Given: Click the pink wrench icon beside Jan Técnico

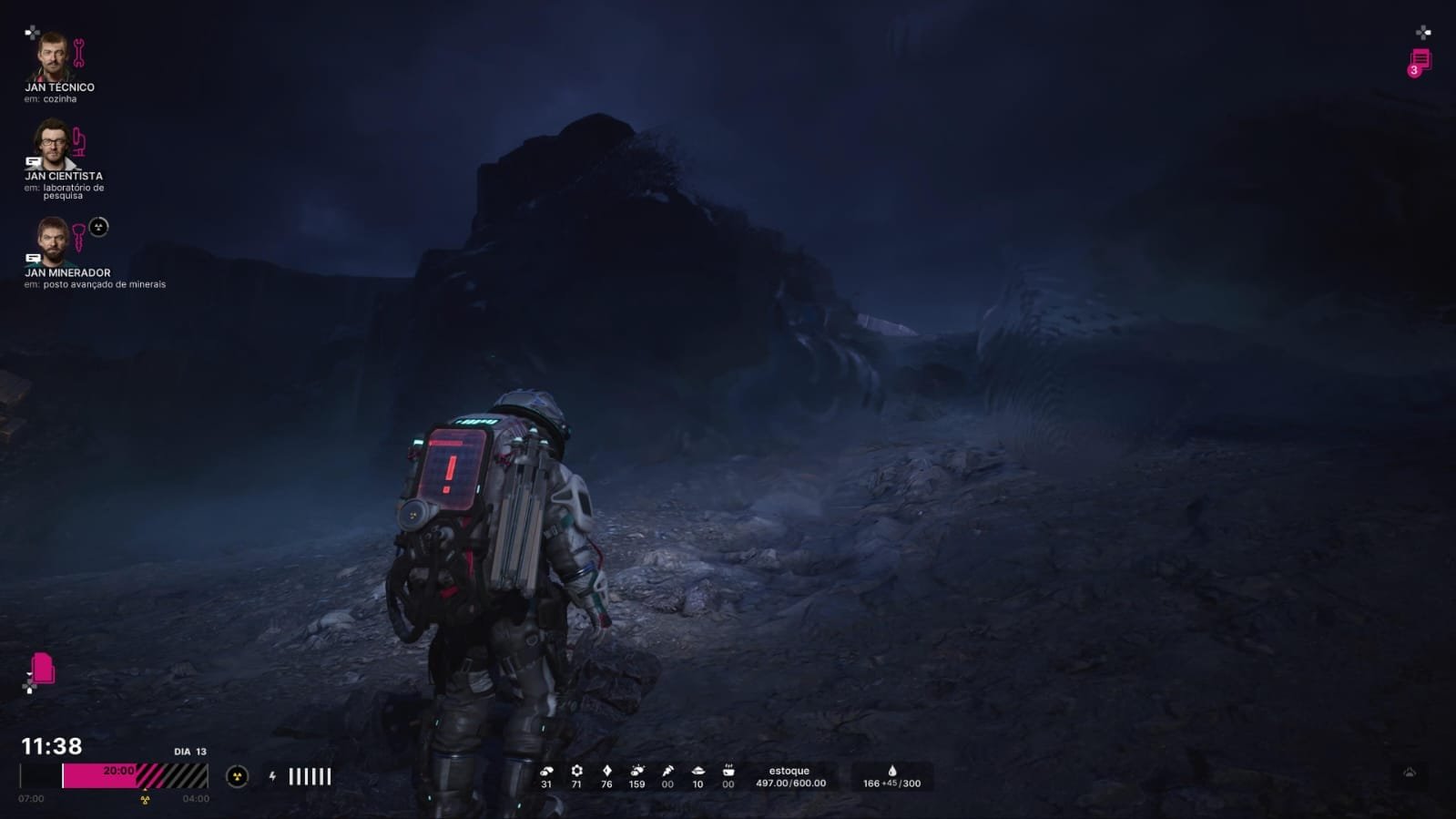Looking at the screenshot, I should click(x=79, y=54).
